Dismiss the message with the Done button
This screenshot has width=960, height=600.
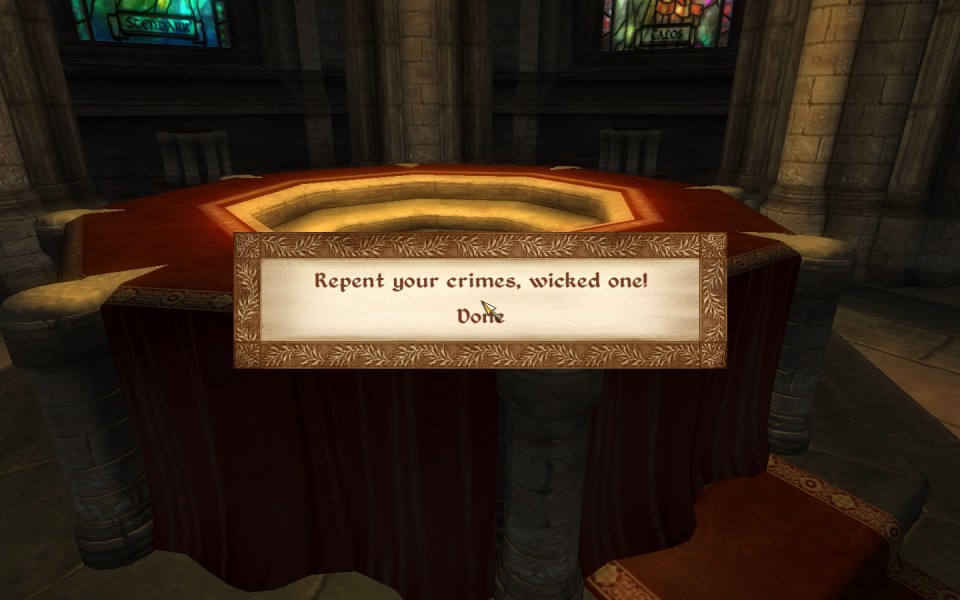[x=480, y=316]
